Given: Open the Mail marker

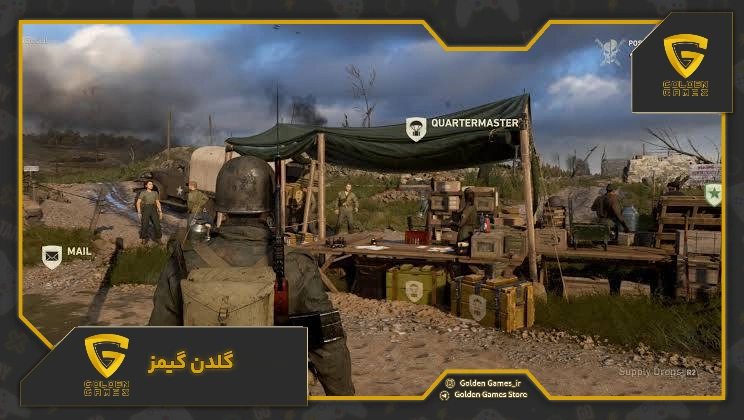Looking at the screenshot, I should point(52,257).
